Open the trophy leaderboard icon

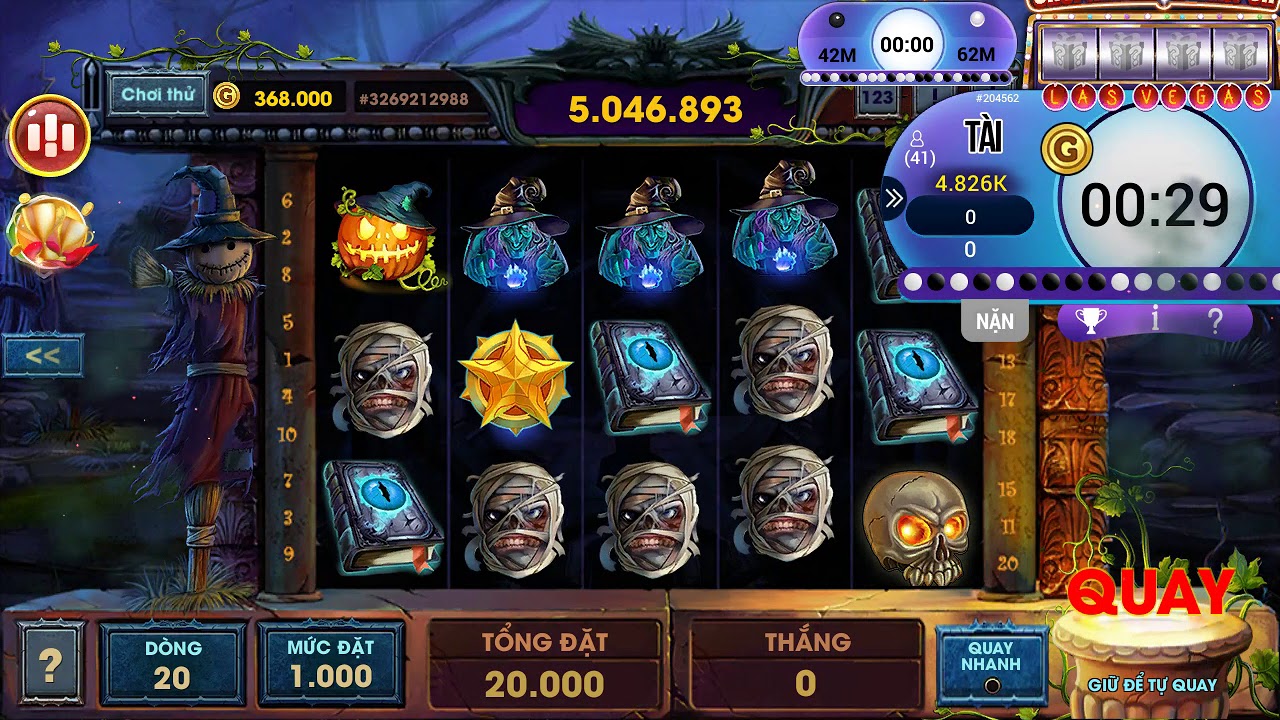(1090, 320)
